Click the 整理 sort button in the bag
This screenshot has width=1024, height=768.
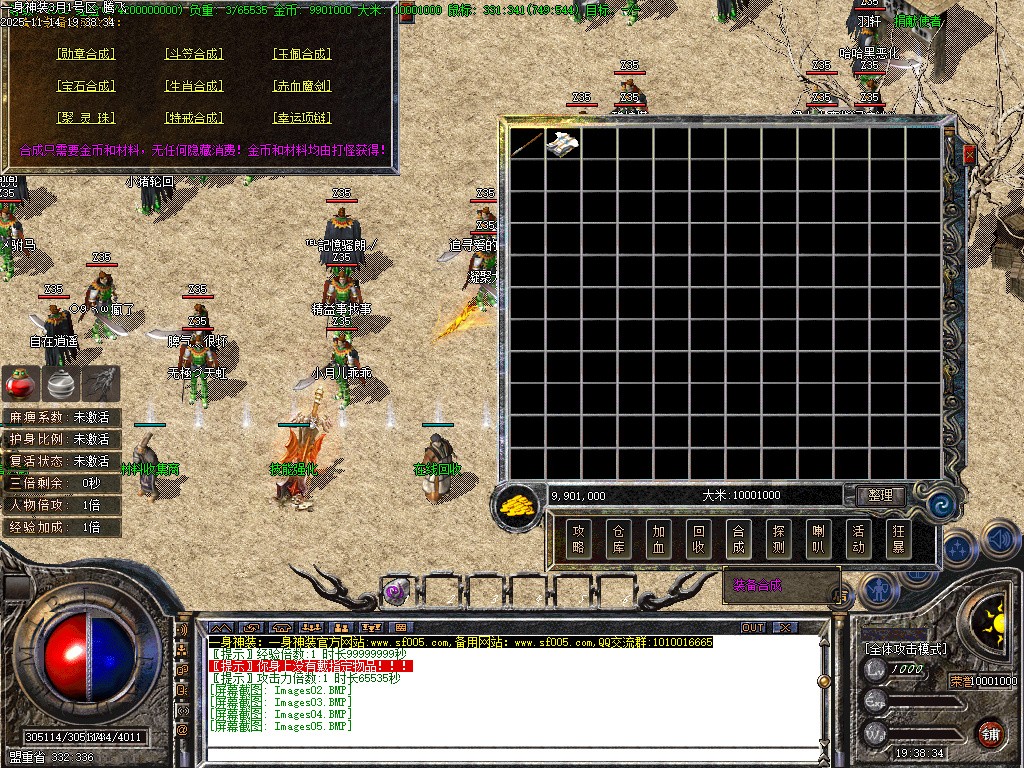[x=880, y=495]
